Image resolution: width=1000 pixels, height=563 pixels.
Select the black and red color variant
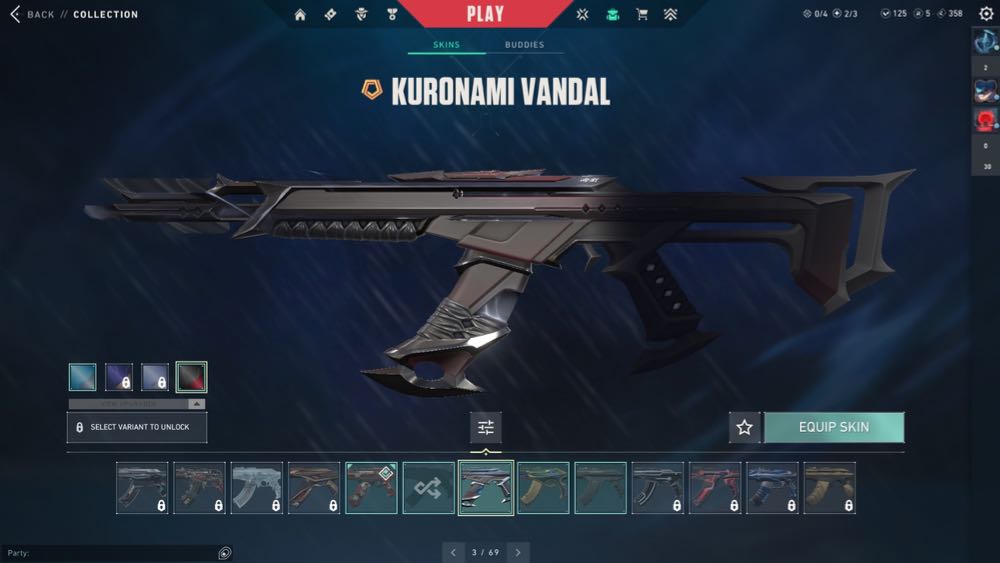pos(191,377)
